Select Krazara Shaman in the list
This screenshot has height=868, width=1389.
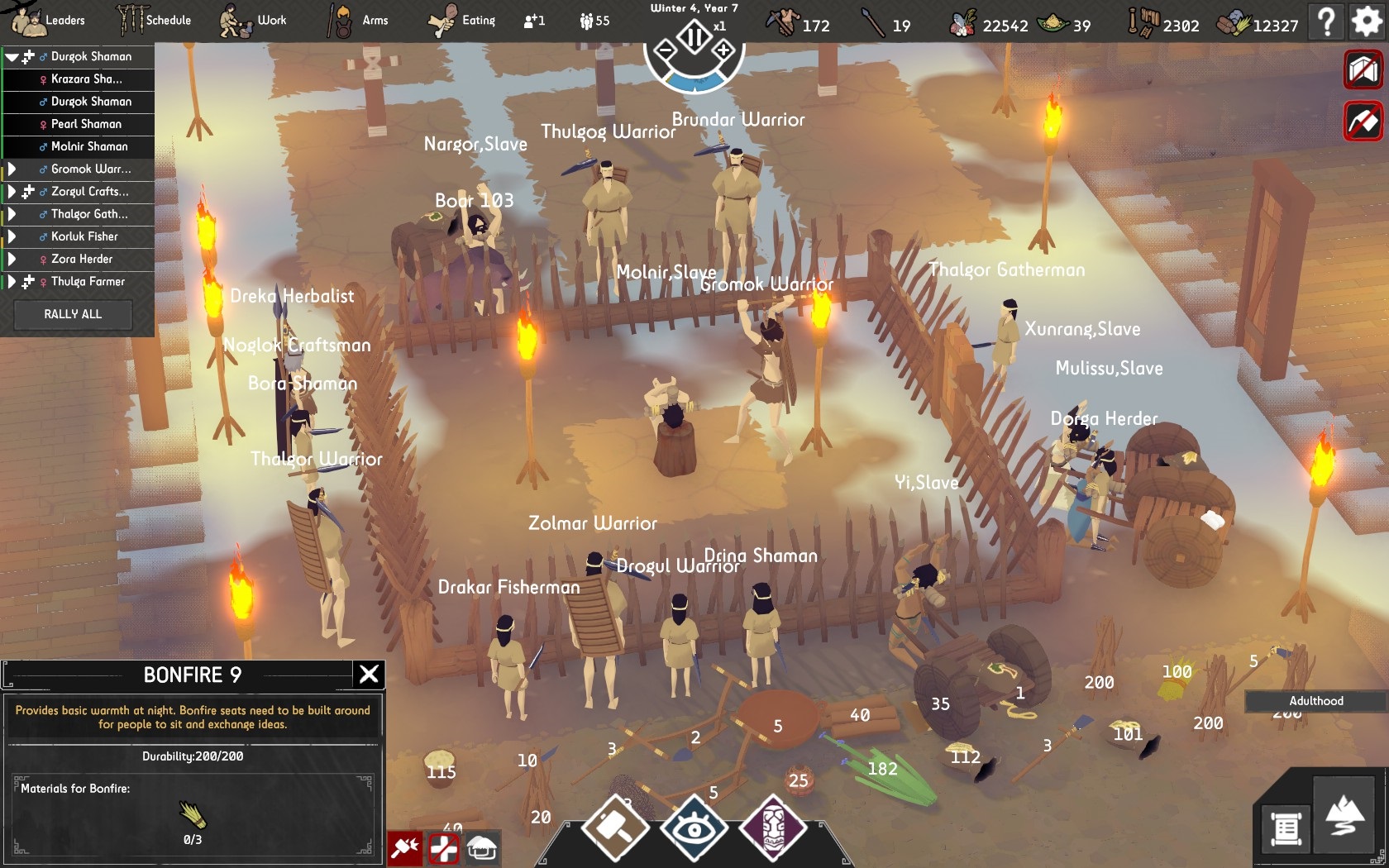coord(86,79)
